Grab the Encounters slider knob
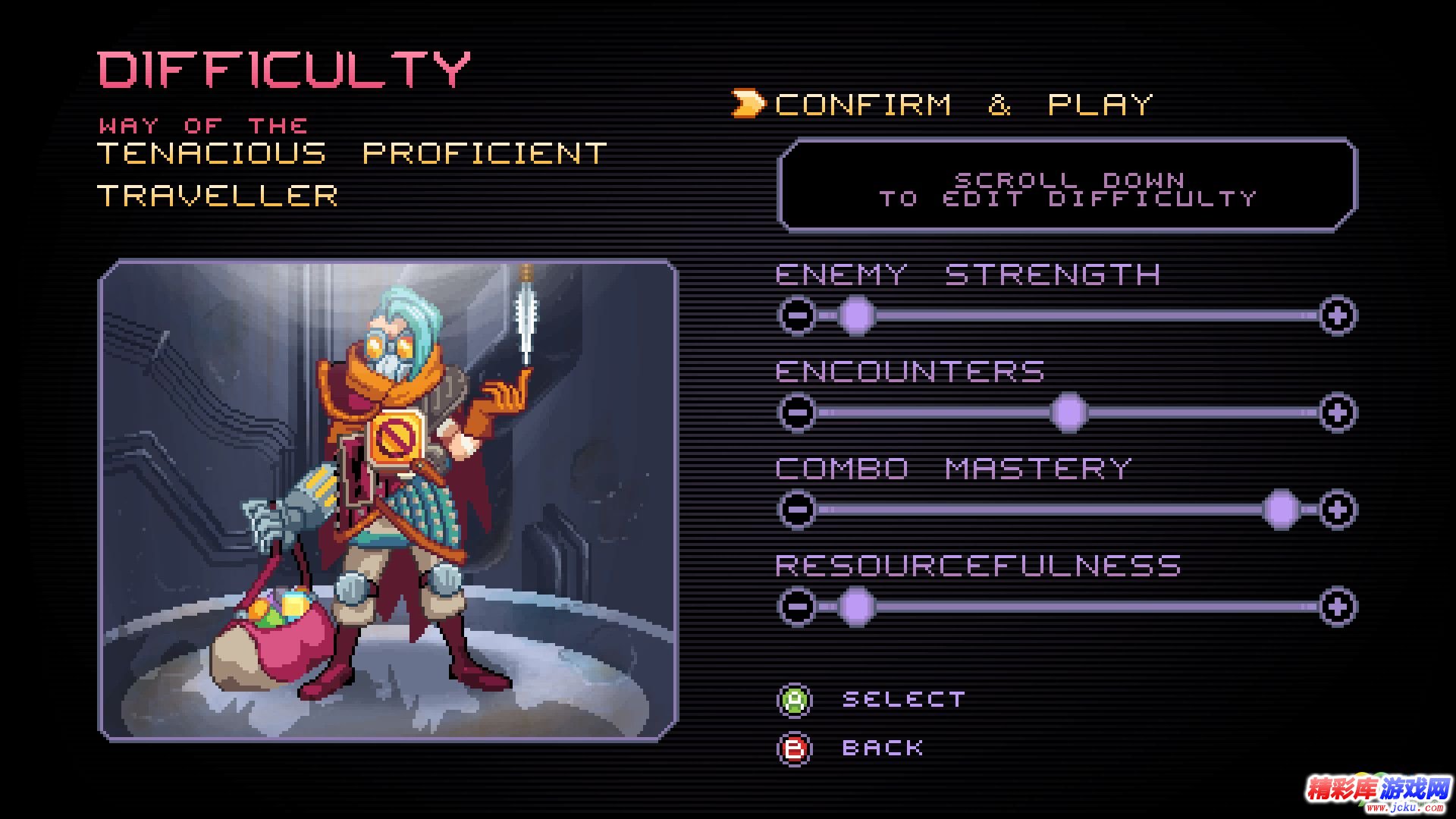The width and height of the screenshot is (1456, 819). click(x=1069, y=413)
